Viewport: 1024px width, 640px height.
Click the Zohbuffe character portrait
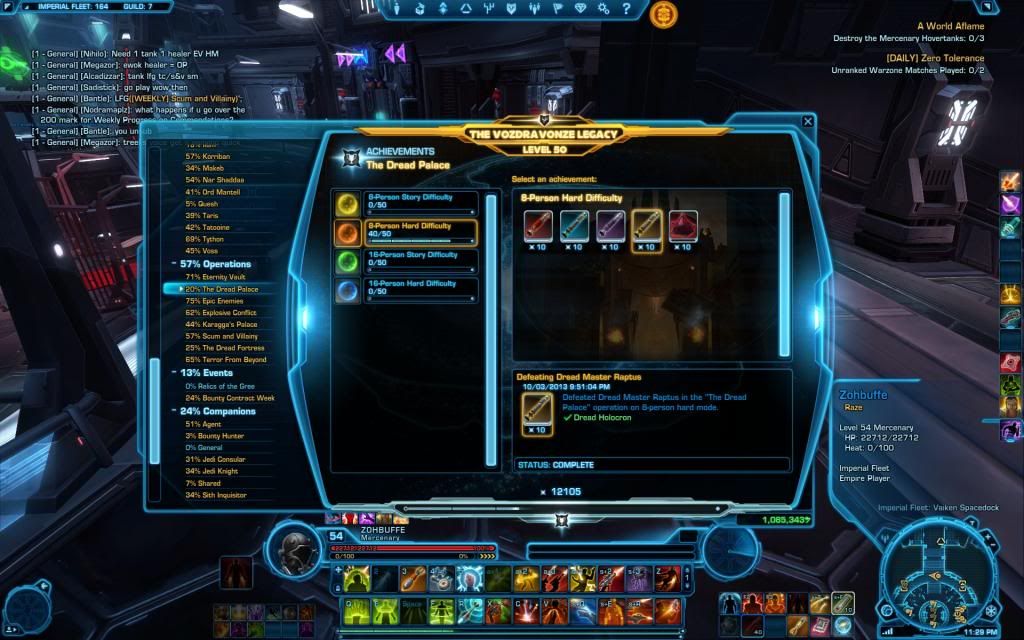(x=295, y=548)
